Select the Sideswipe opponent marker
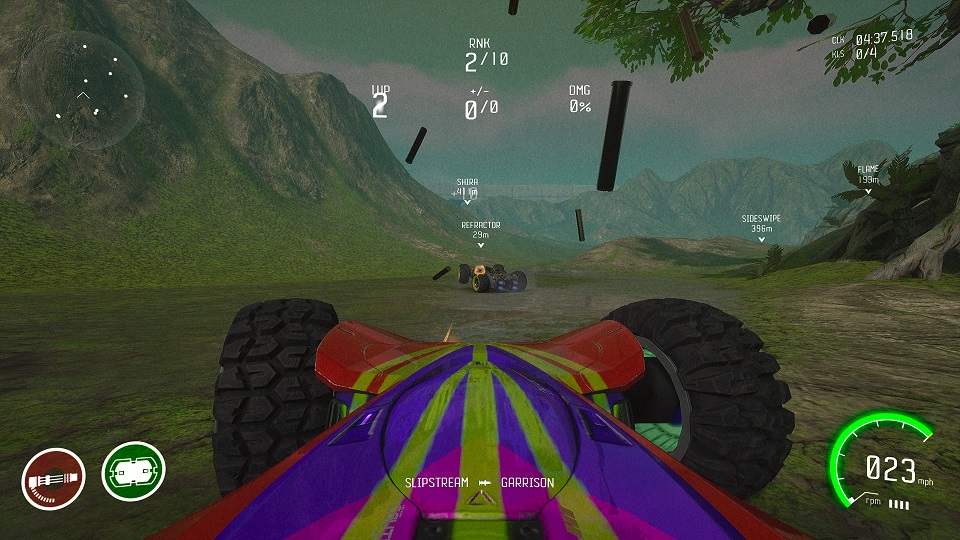 tap(762, 224)
